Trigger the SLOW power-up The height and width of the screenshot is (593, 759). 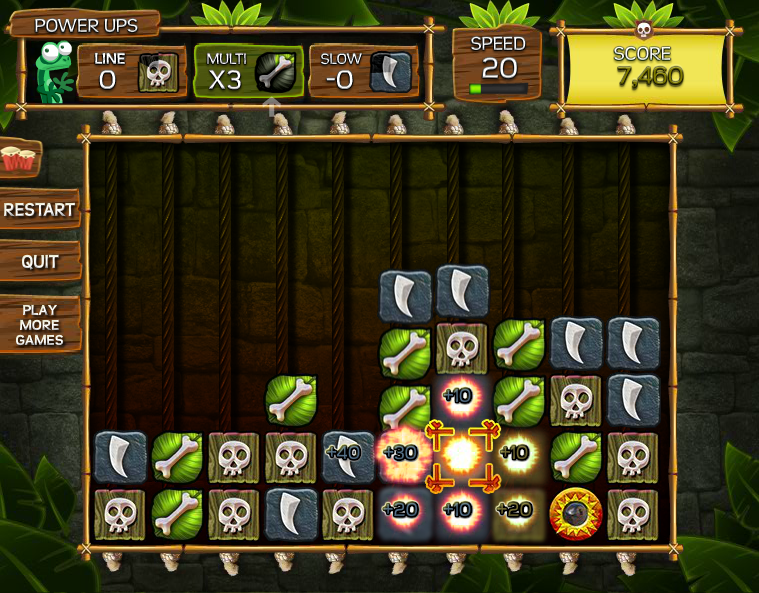click(x=362, y=71)
